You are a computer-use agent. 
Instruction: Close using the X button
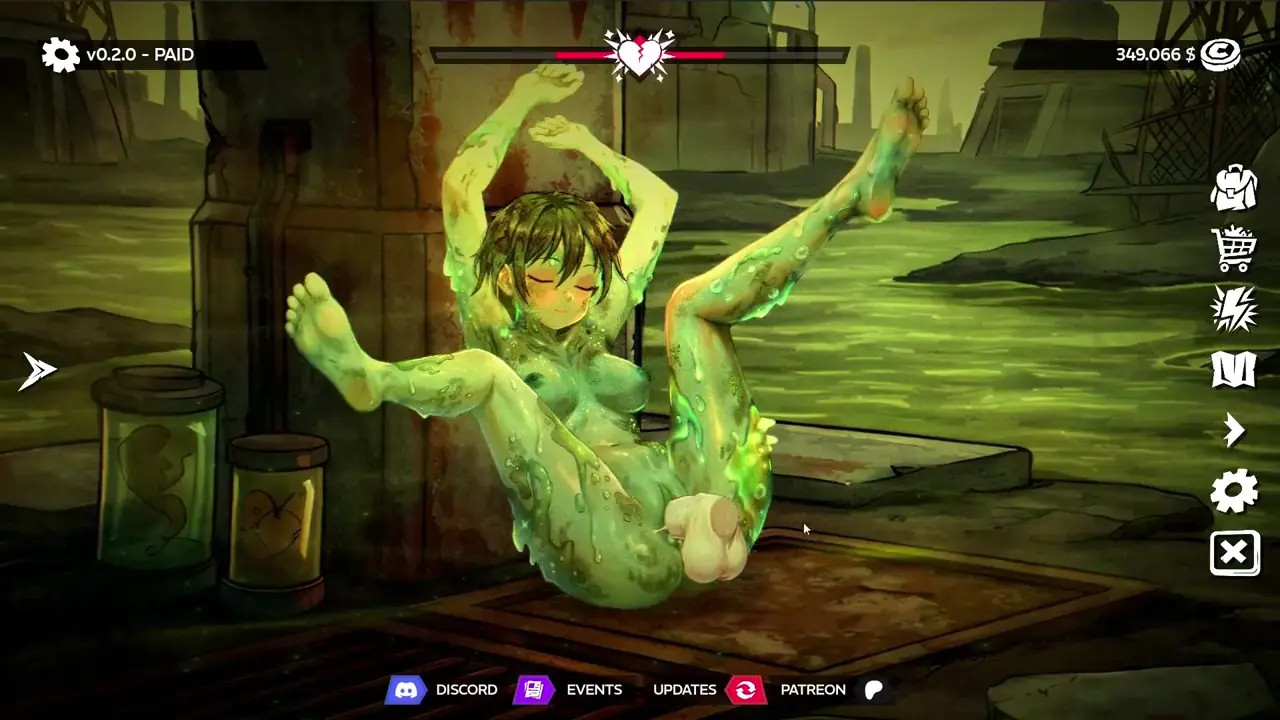[1234, 553]
